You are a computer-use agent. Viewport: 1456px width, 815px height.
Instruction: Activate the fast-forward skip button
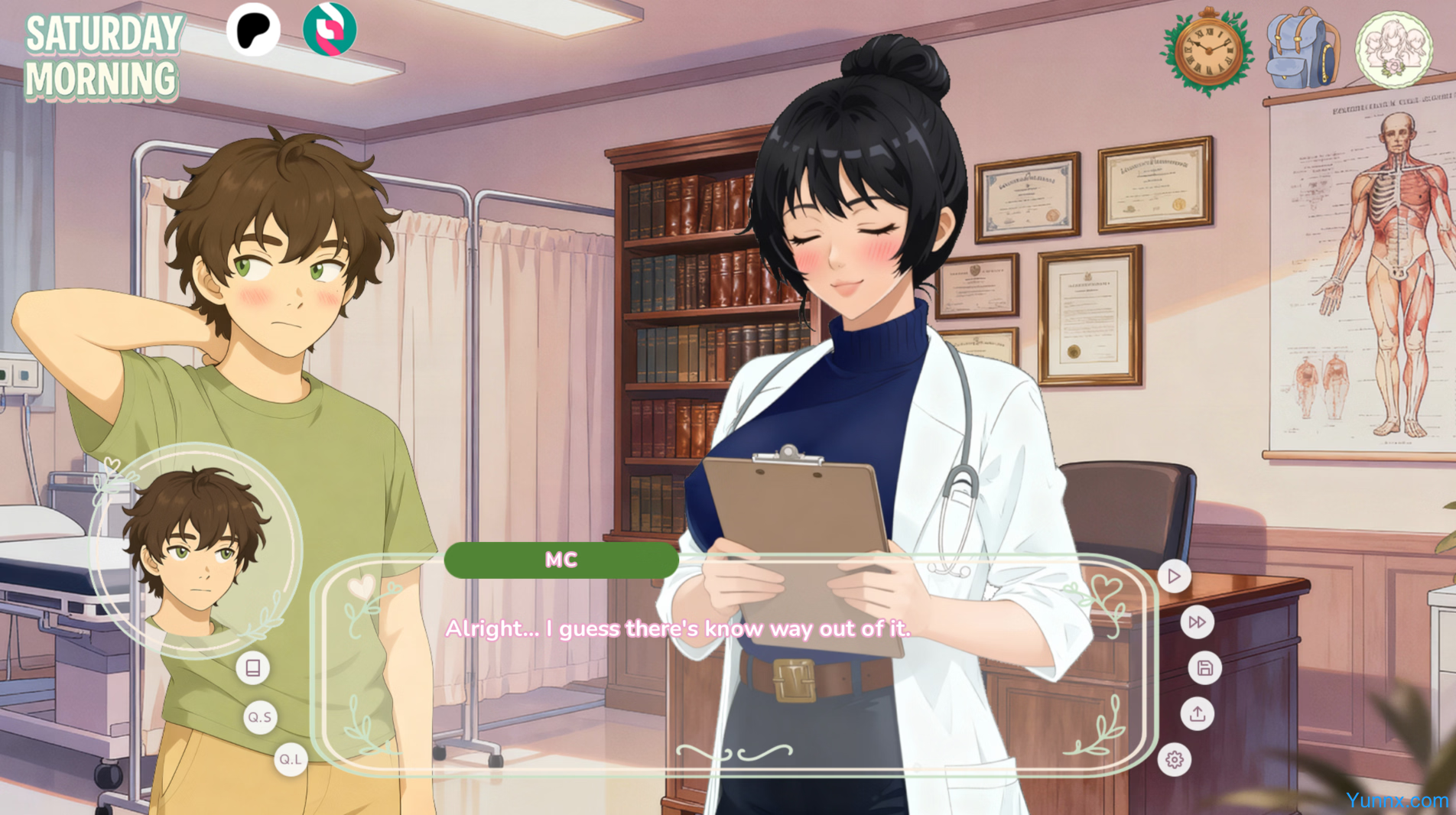(x=1197, y=622)
